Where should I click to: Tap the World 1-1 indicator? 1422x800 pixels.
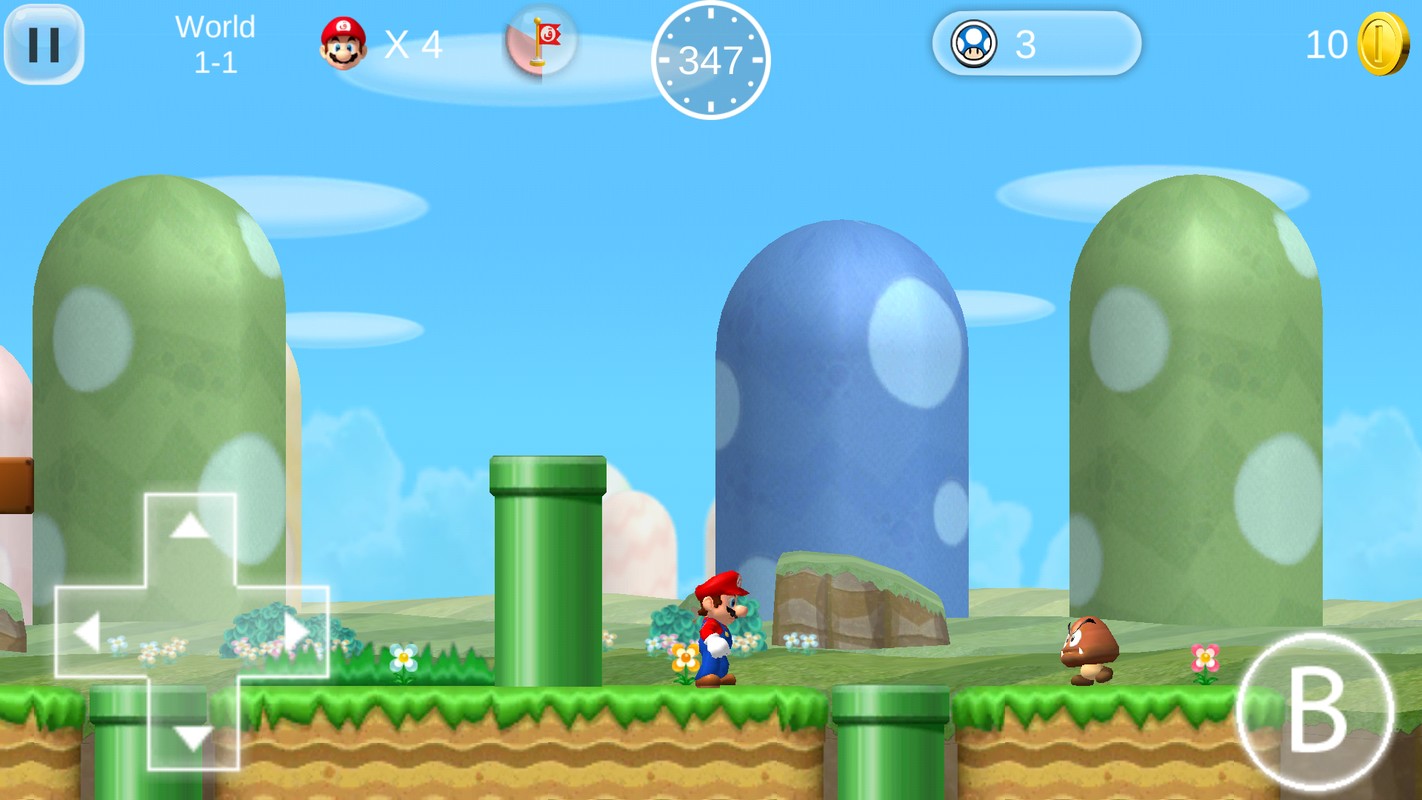[x=216, y=43]
